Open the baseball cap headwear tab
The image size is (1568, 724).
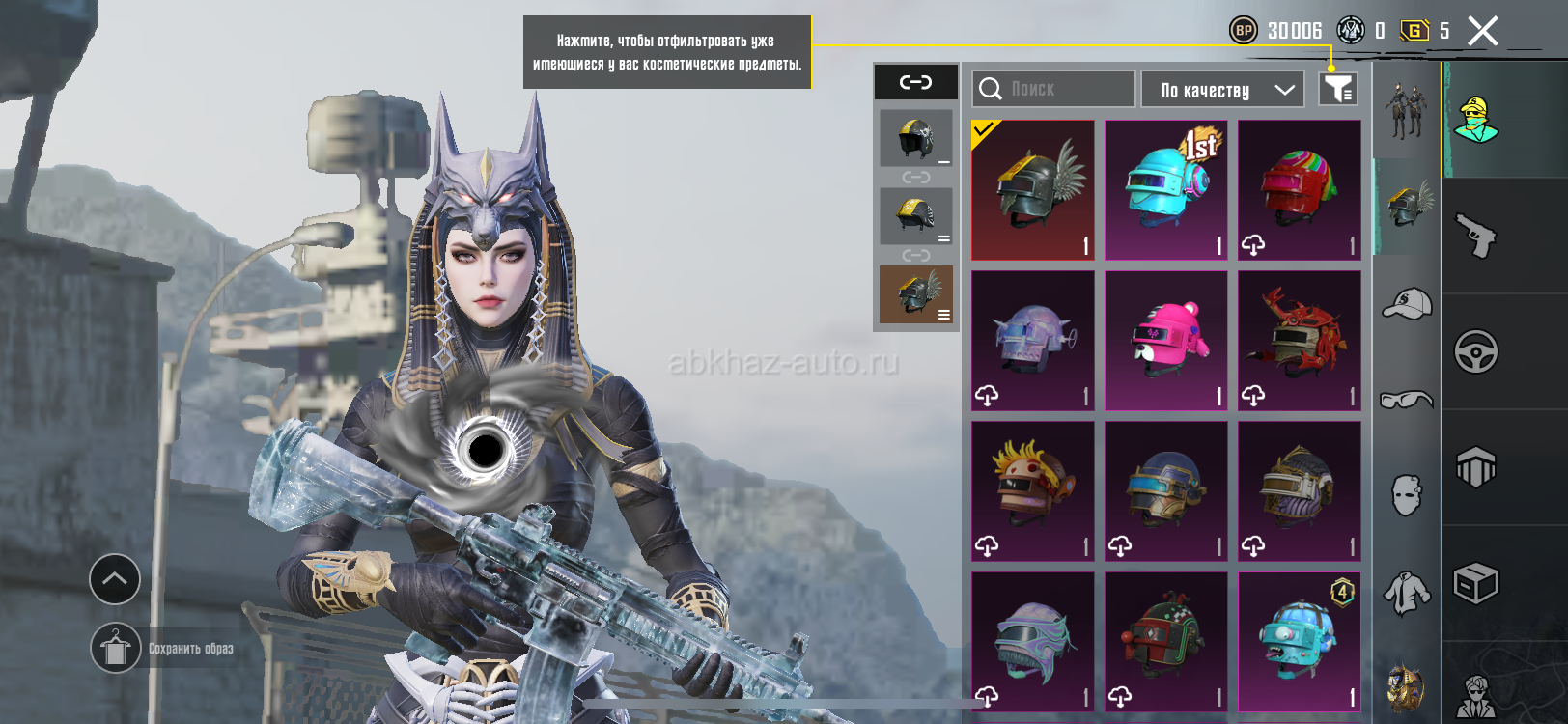(x=1407, y=304)
